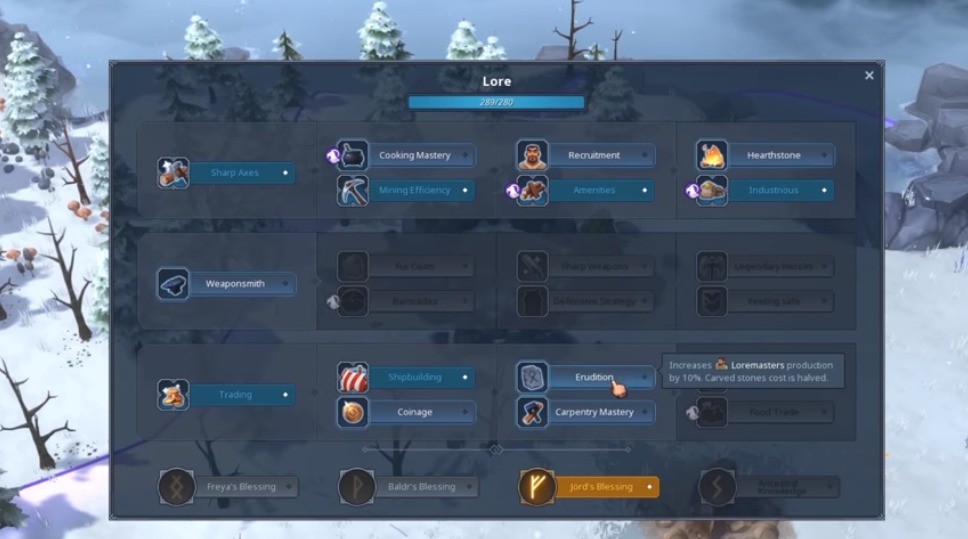Click the locked Sharp Weapons lore
968x539 pixels.
click(594, 267)
